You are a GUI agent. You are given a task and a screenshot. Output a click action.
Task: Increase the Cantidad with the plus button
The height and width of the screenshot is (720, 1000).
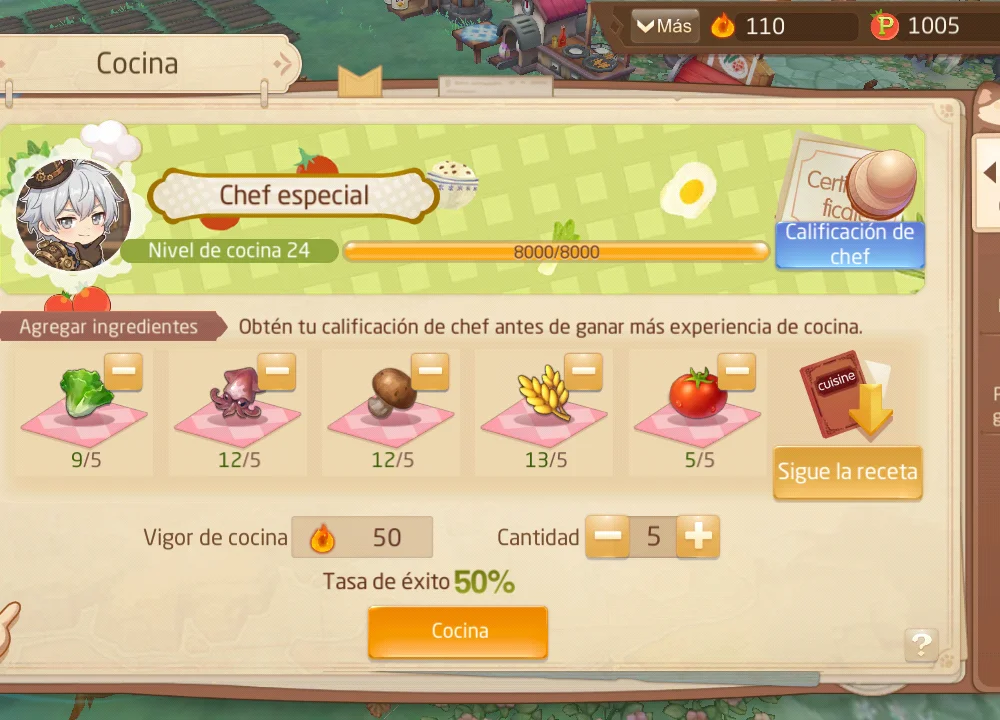[x=697, y=537]
